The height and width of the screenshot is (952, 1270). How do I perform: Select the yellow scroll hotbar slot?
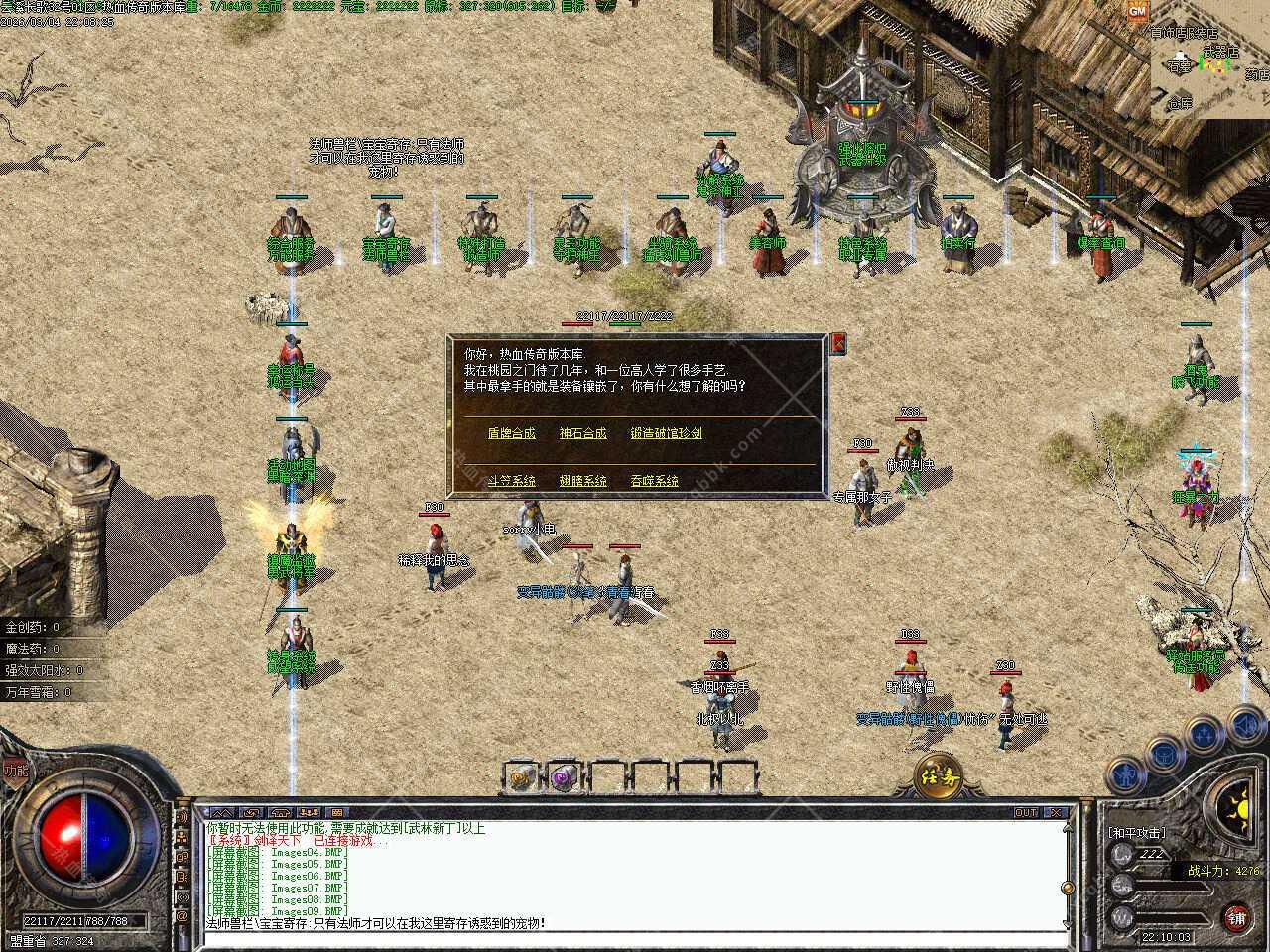pos(521,776)
